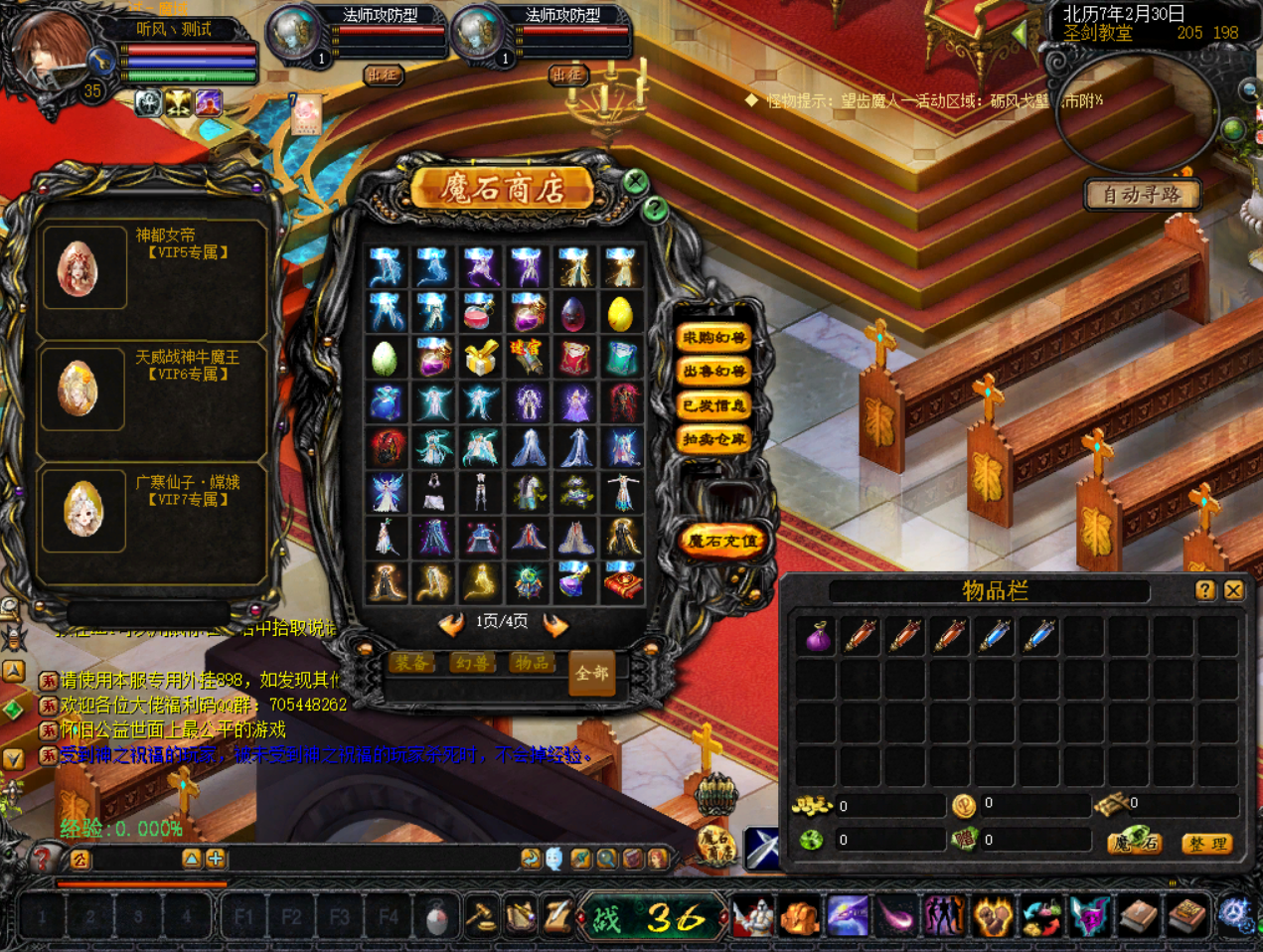Show the 全部 all-items tab
The image size is (1263, 952).
click(x=592, y=674)
